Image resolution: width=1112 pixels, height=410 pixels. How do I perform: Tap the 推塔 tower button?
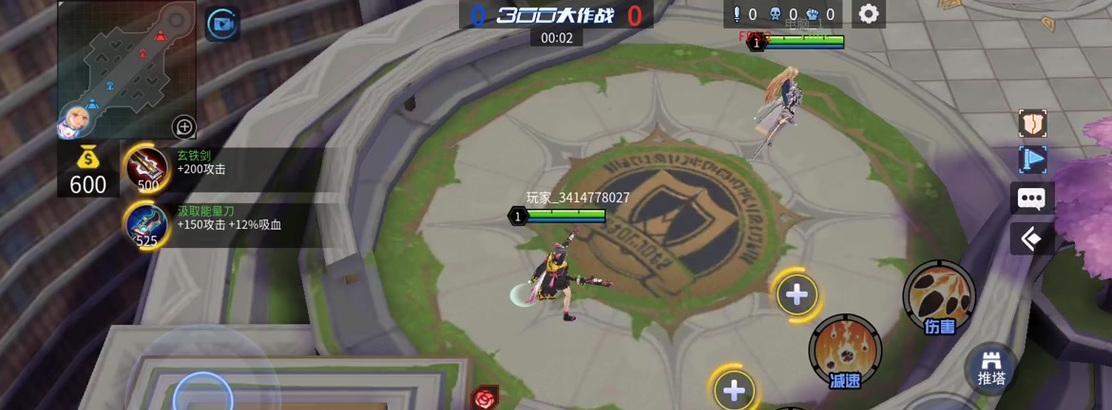pos(991,368)
